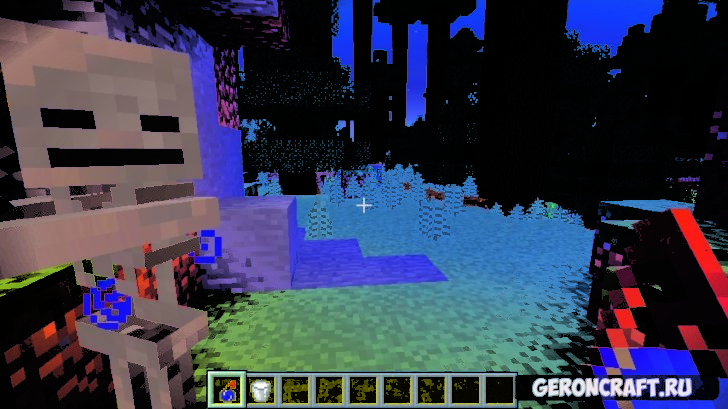The width and height of the screenshot is (728, 409).
Task: Select the white bucket hotbar slot
Action: click(261, 388)
